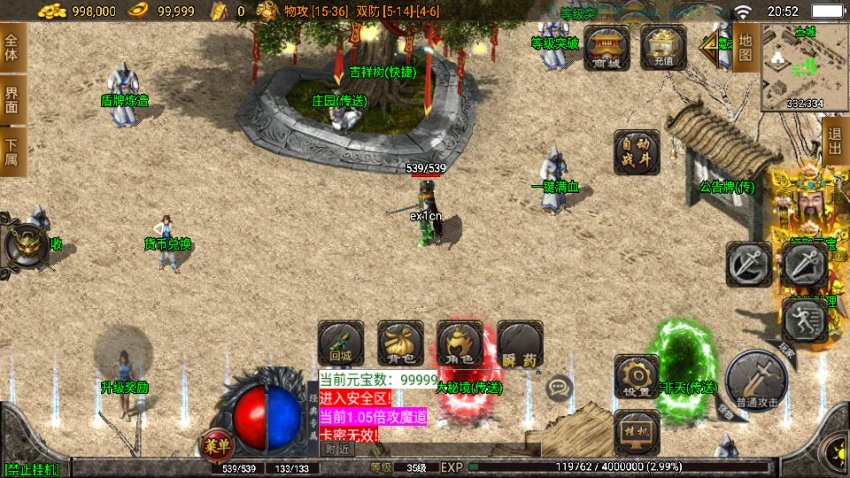Switch to the 全体 tab
The width and height of the screenshot is (850, 478).
[x=12, y=48]
